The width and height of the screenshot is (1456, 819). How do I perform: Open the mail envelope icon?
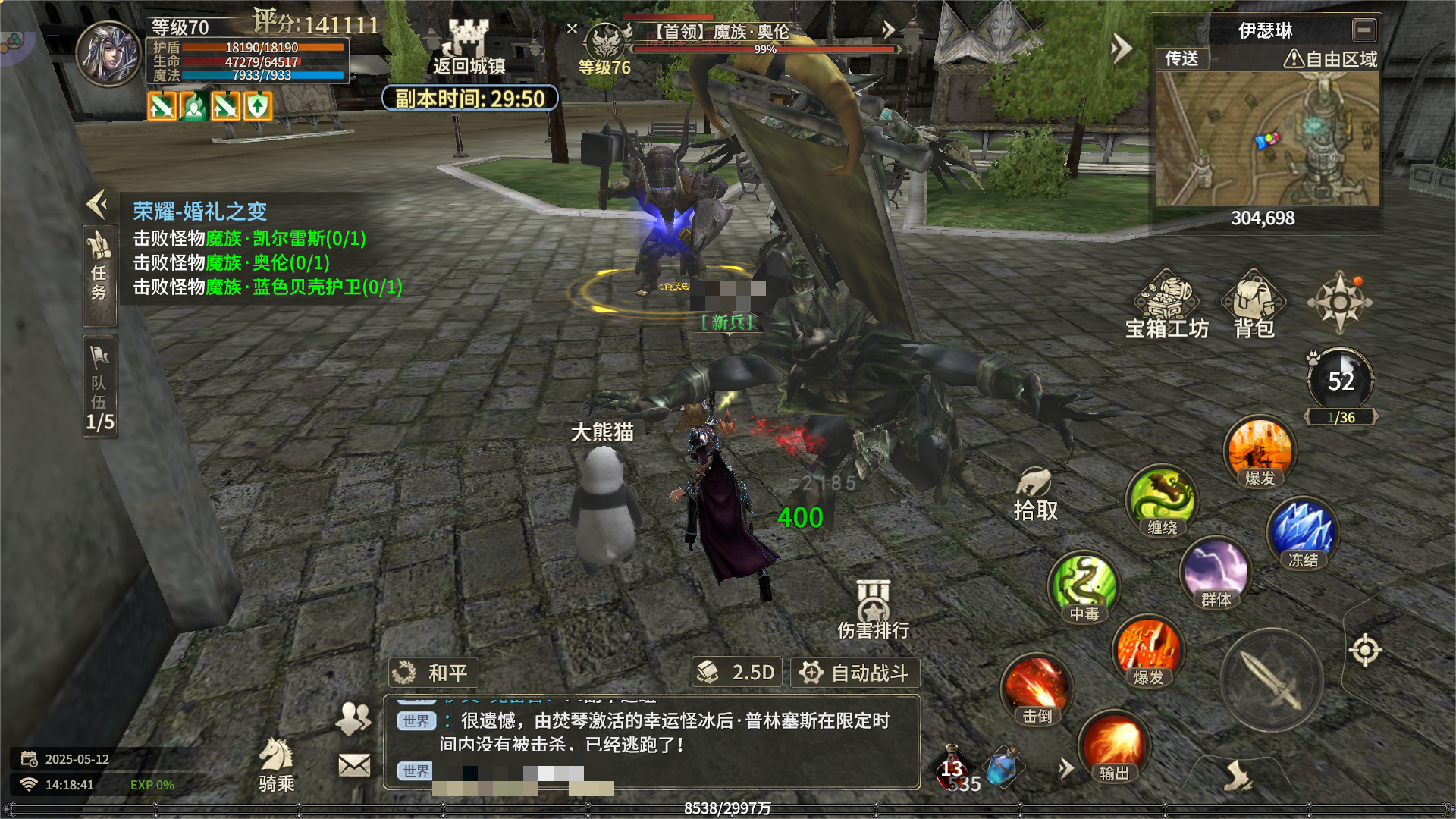[354, 765]
